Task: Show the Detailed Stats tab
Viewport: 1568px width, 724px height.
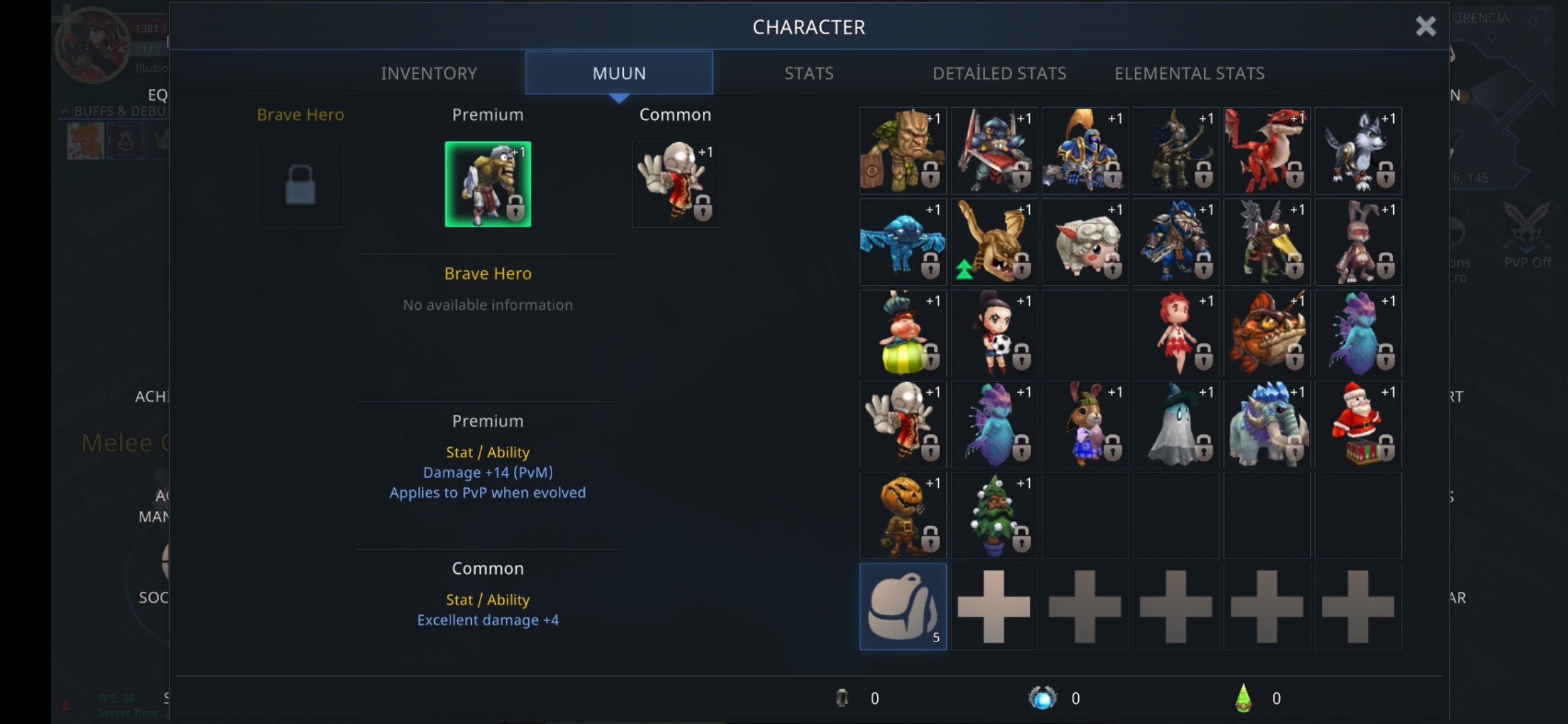Action: pyautogui.click(x=999, y=73)
